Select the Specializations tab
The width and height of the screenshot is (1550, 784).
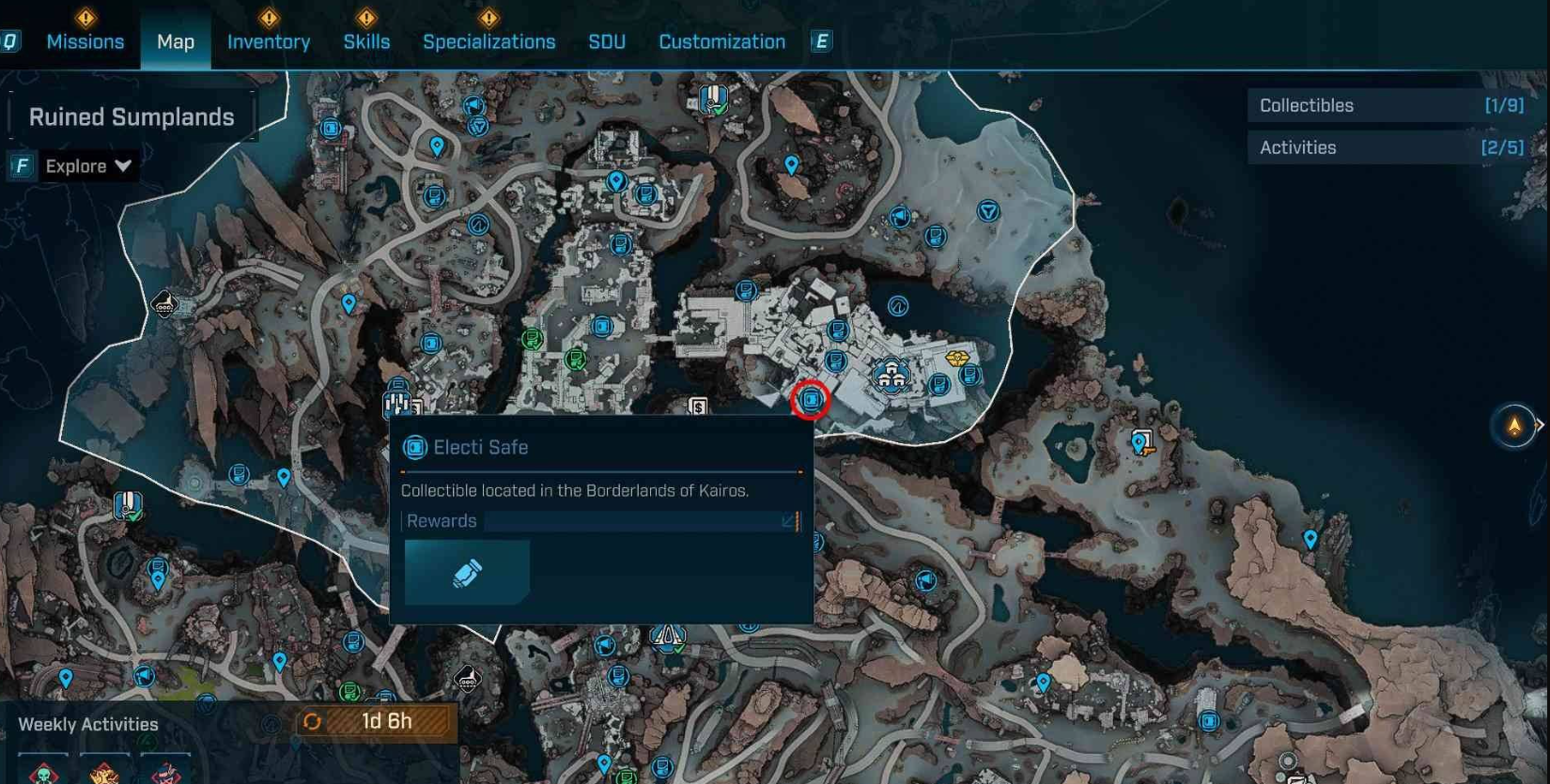[x=488, y=42]
